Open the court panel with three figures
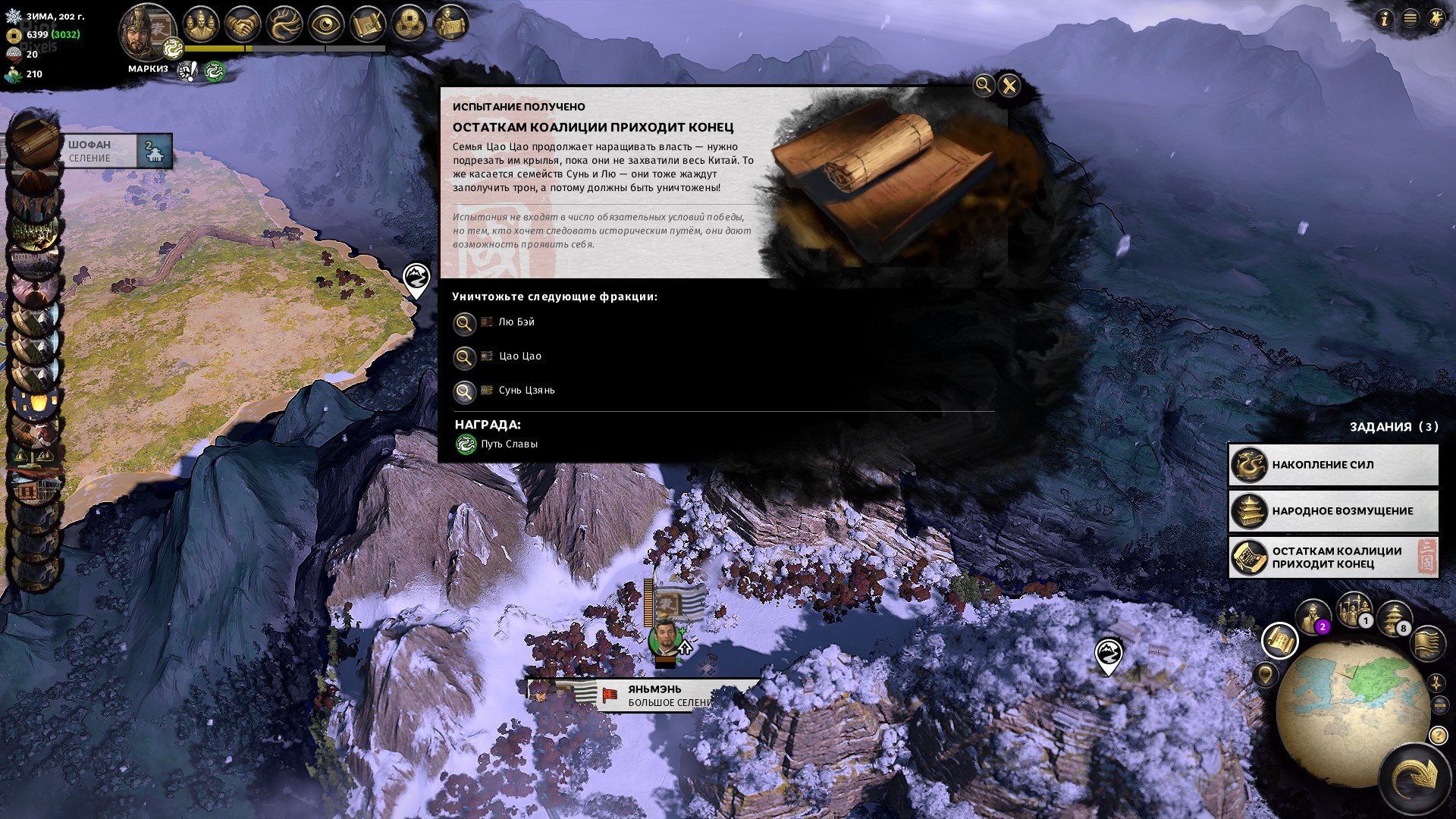The width and height of the screenshot is (1456, 819). 202,23
